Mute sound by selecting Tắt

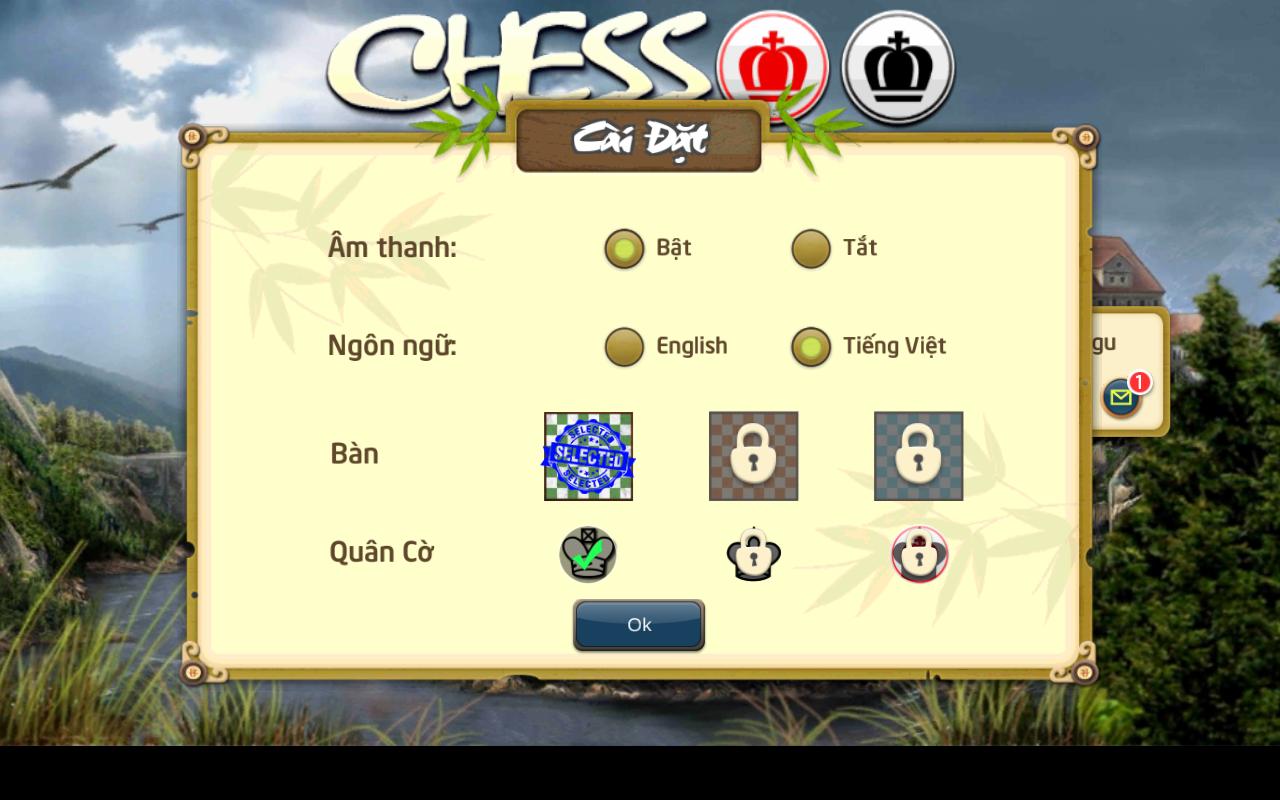pos(811,249)
